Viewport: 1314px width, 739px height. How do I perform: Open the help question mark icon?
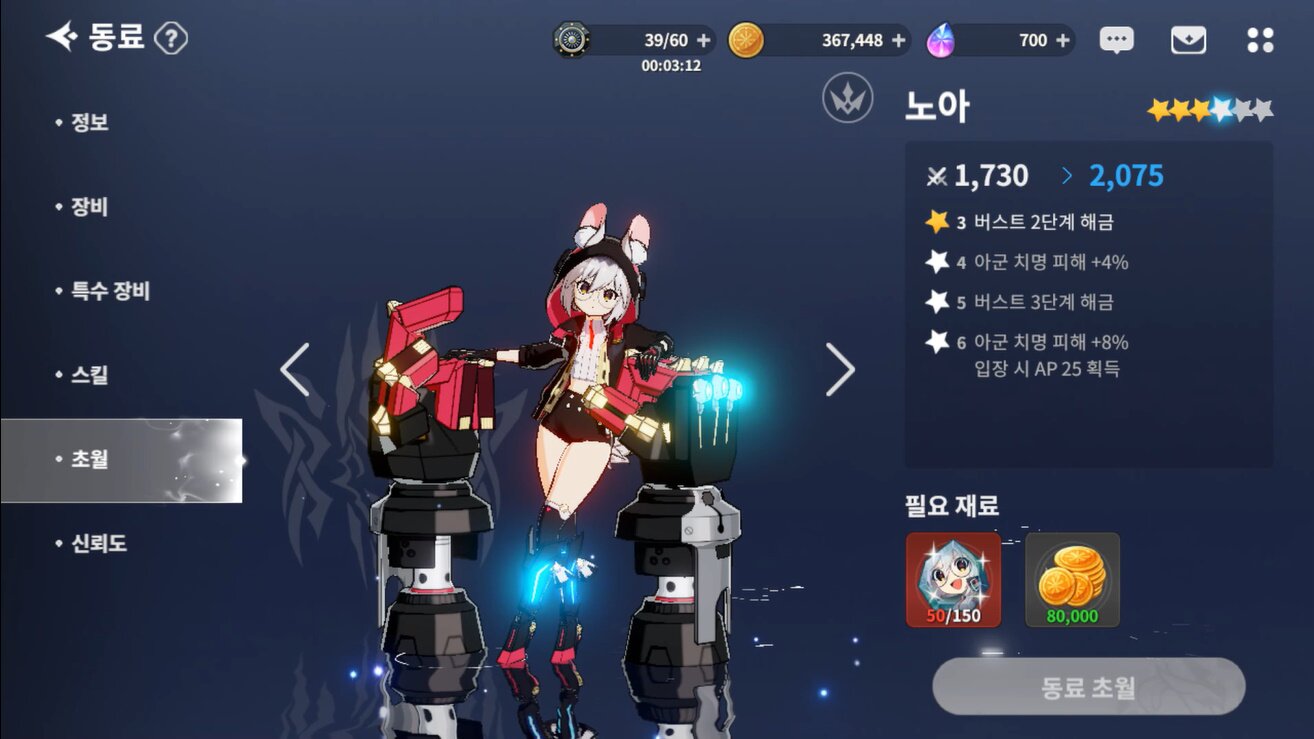[171, 39]
